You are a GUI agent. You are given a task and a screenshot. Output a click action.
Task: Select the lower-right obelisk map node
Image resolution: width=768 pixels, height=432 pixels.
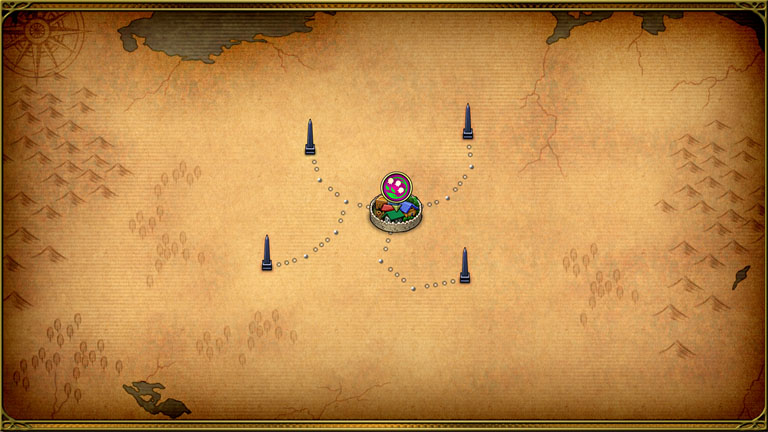(464, 266)
